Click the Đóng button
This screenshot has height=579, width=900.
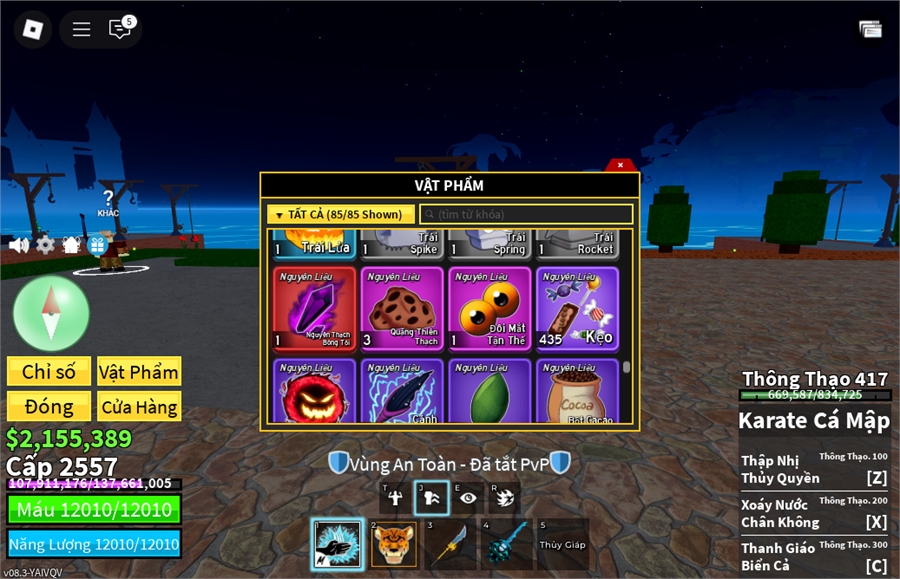pyautogui.click(x=48, y=407)
